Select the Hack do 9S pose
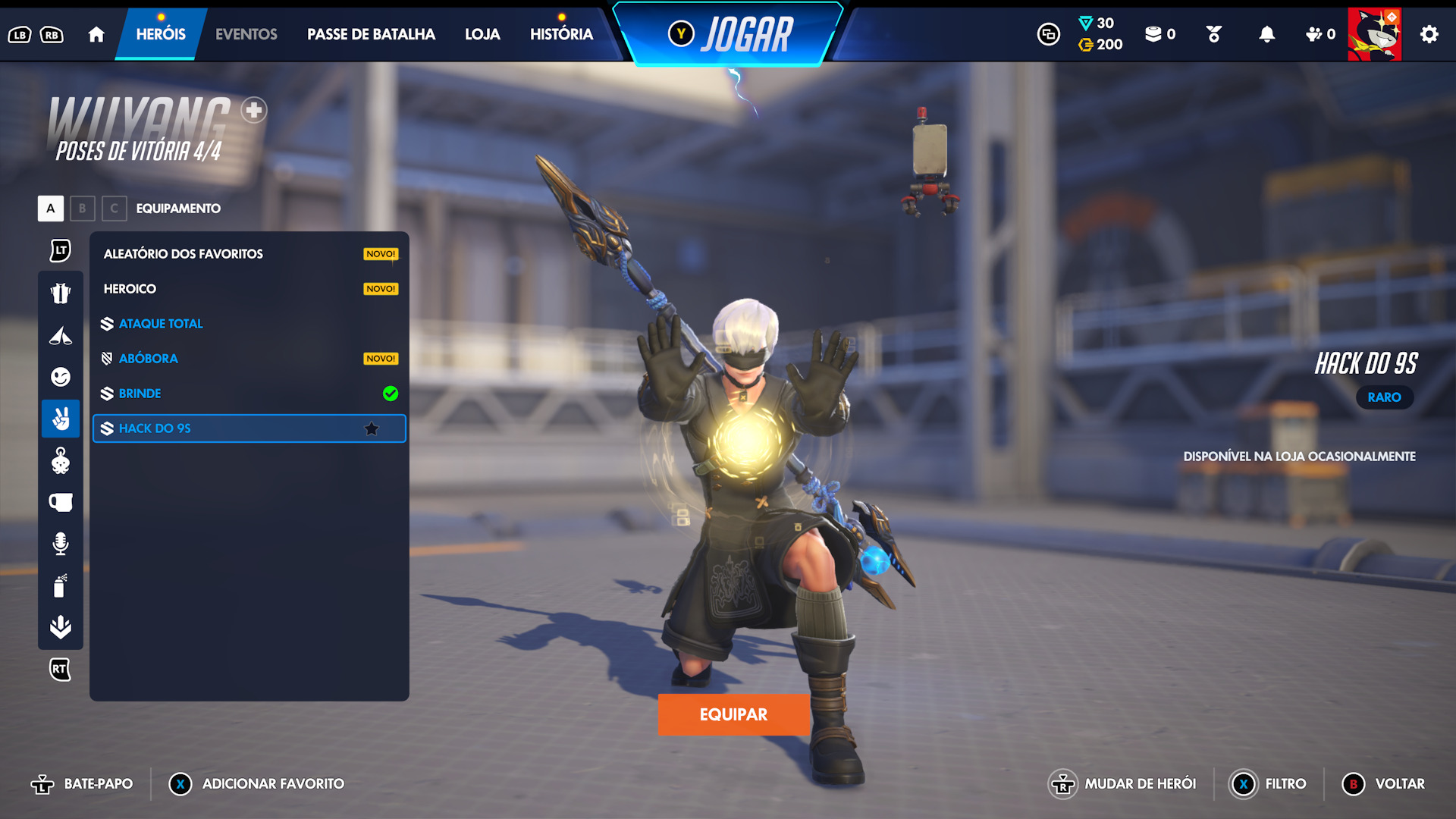1456x819 pixels. [x=249, y=428]
